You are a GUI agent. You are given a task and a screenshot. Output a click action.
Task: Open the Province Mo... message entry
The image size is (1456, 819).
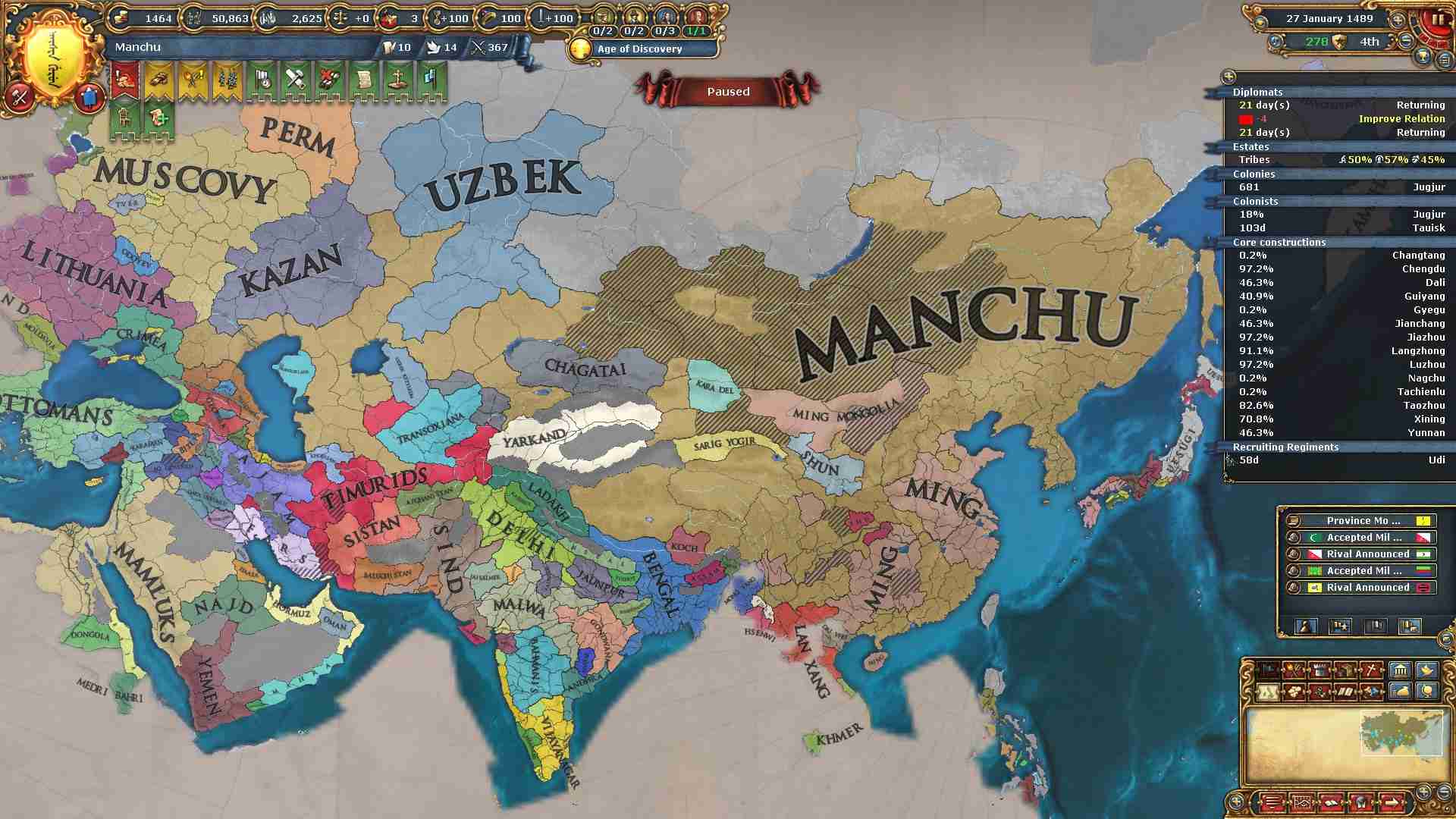pos(1362,521)
